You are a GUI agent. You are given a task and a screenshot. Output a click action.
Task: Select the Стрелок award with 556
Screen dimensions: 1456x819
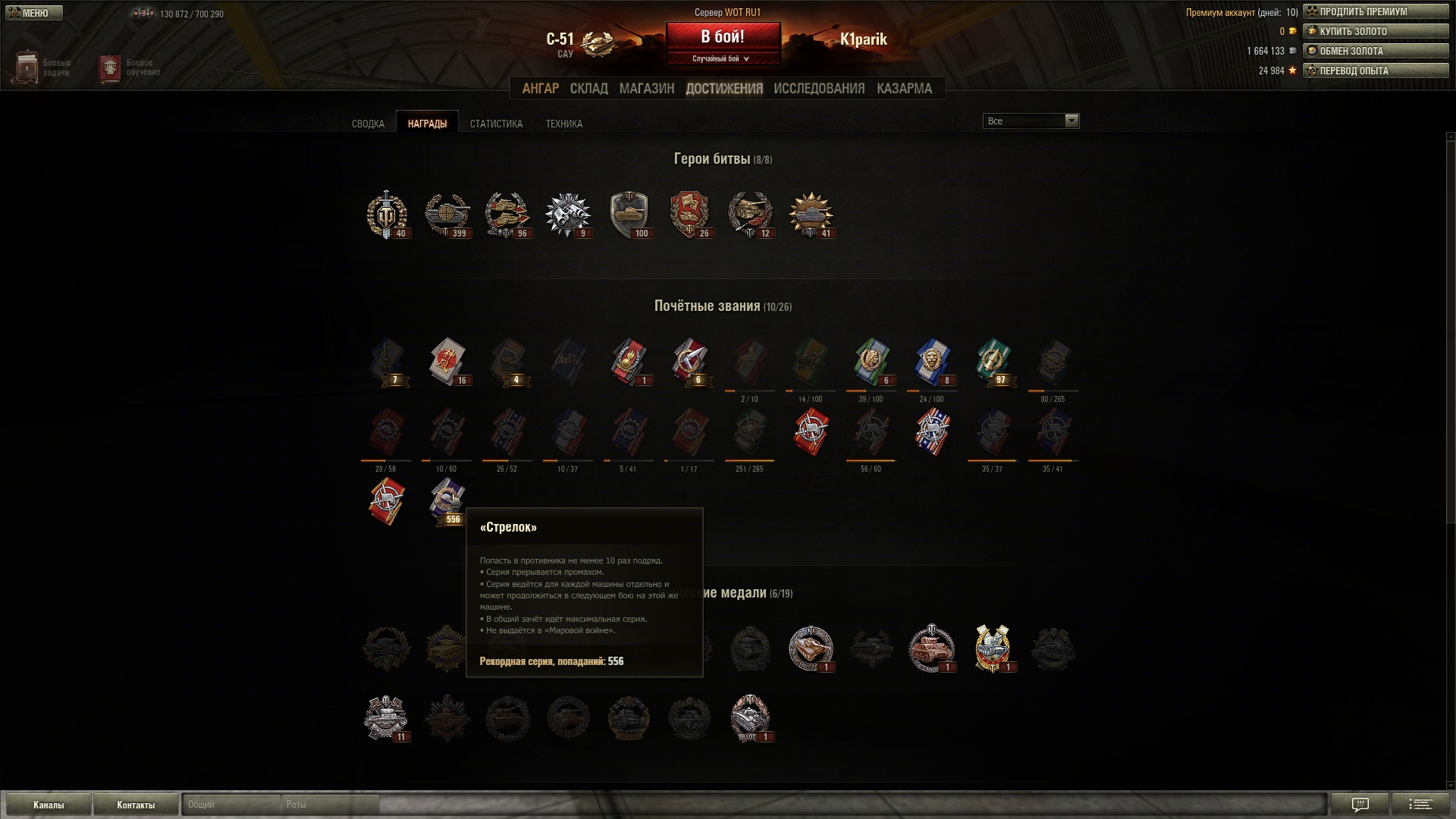click(447, 501)
